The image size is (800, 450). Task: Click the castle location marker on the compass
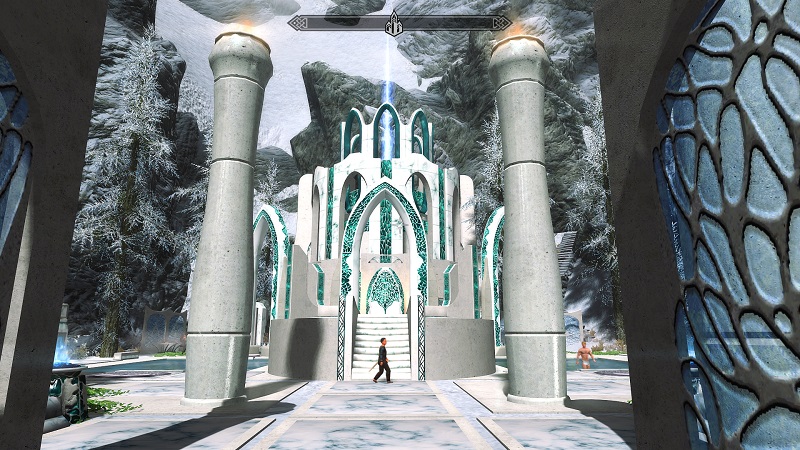click(x=395, y=23)
